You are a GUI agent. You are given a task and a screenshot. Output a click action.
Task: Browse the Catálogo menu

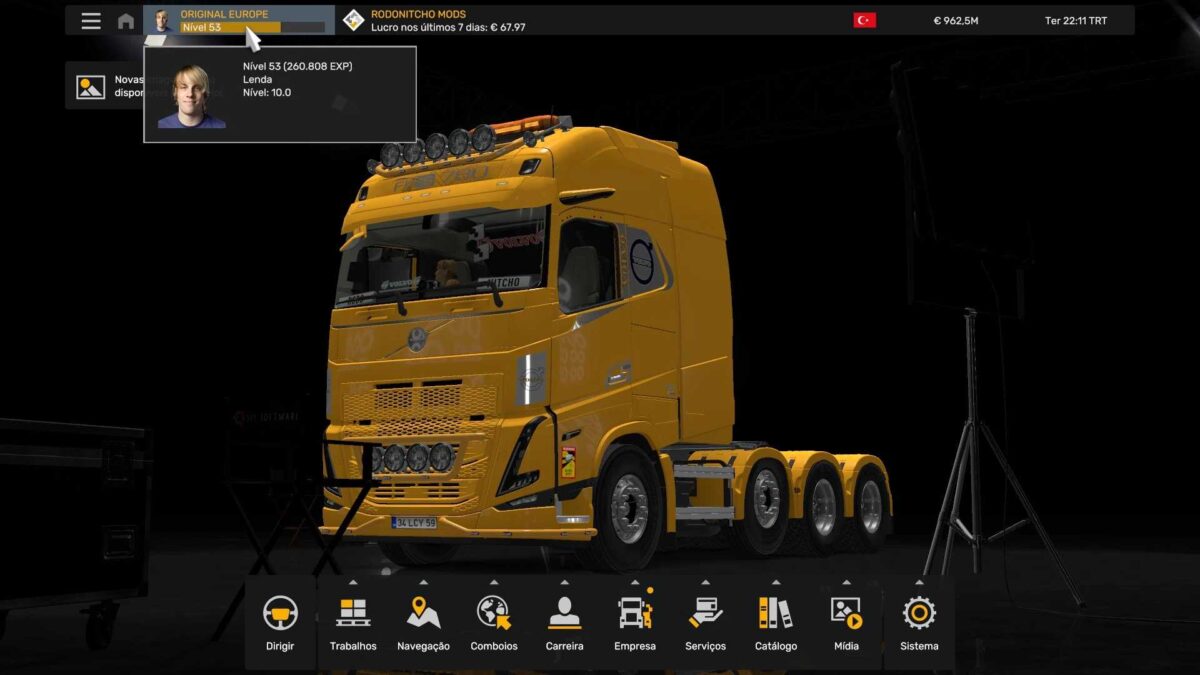(x=776, y=622)
